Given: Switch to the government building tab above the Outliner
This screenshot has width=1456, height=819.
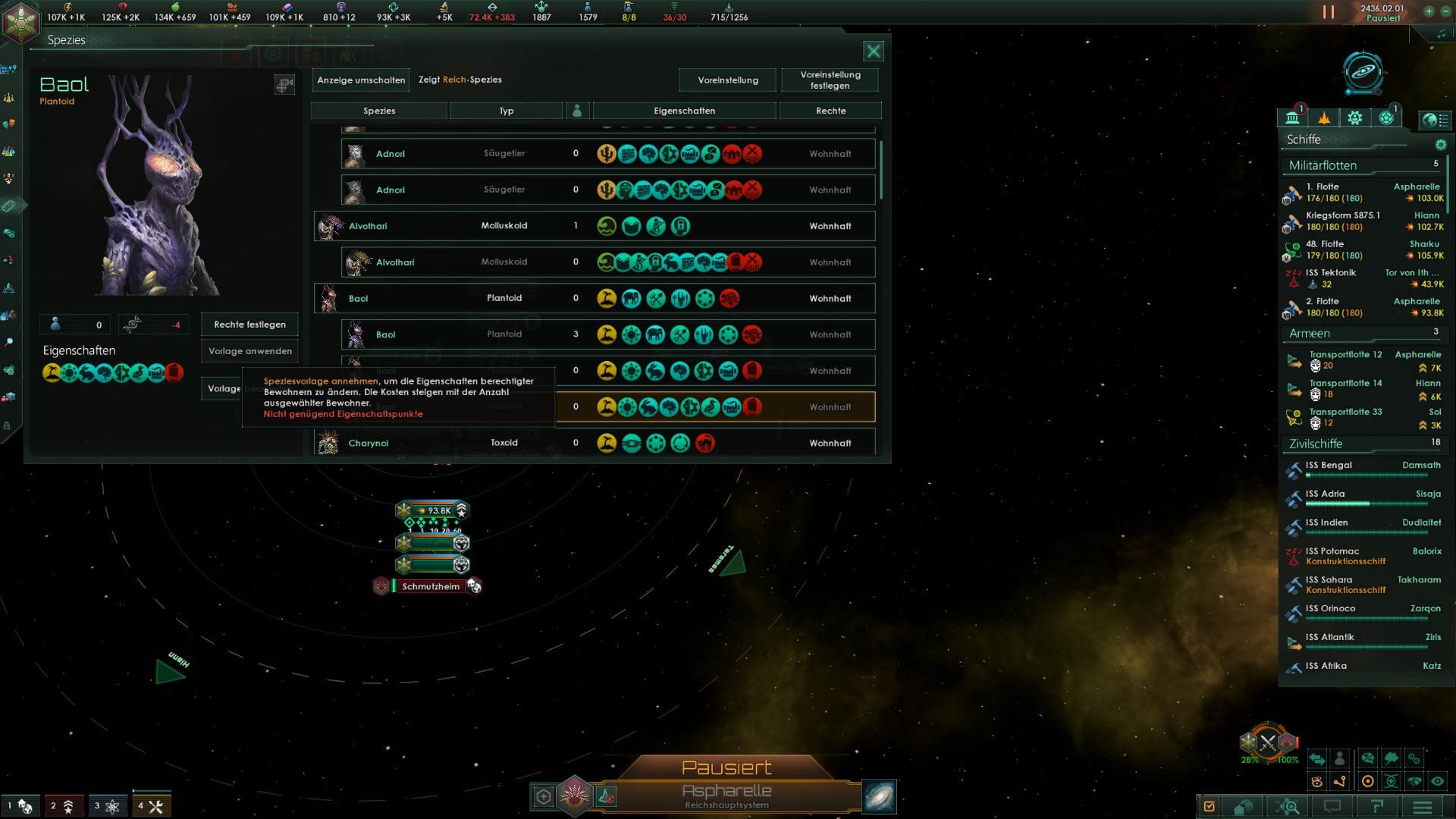Looking at the screenshot, I should click(1291, 118).
